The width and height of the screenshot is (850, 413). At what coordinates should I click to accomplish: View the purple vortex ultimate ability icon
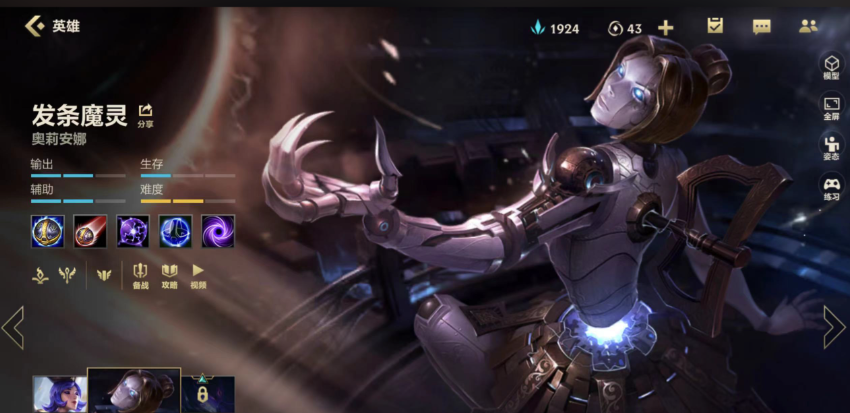pos(218,231)
